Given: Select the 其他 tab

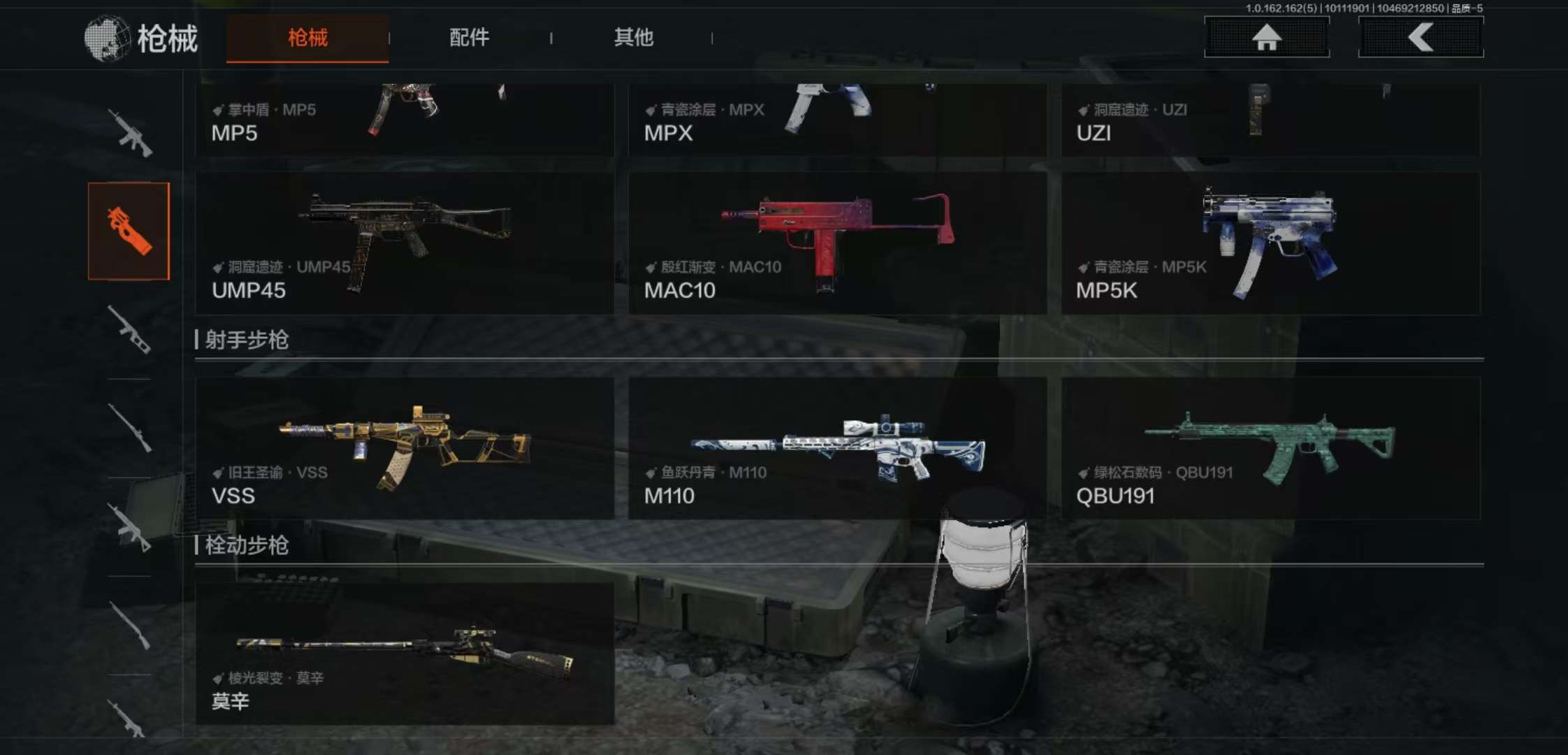Looking at the screenshot, I should click(633, 38).
